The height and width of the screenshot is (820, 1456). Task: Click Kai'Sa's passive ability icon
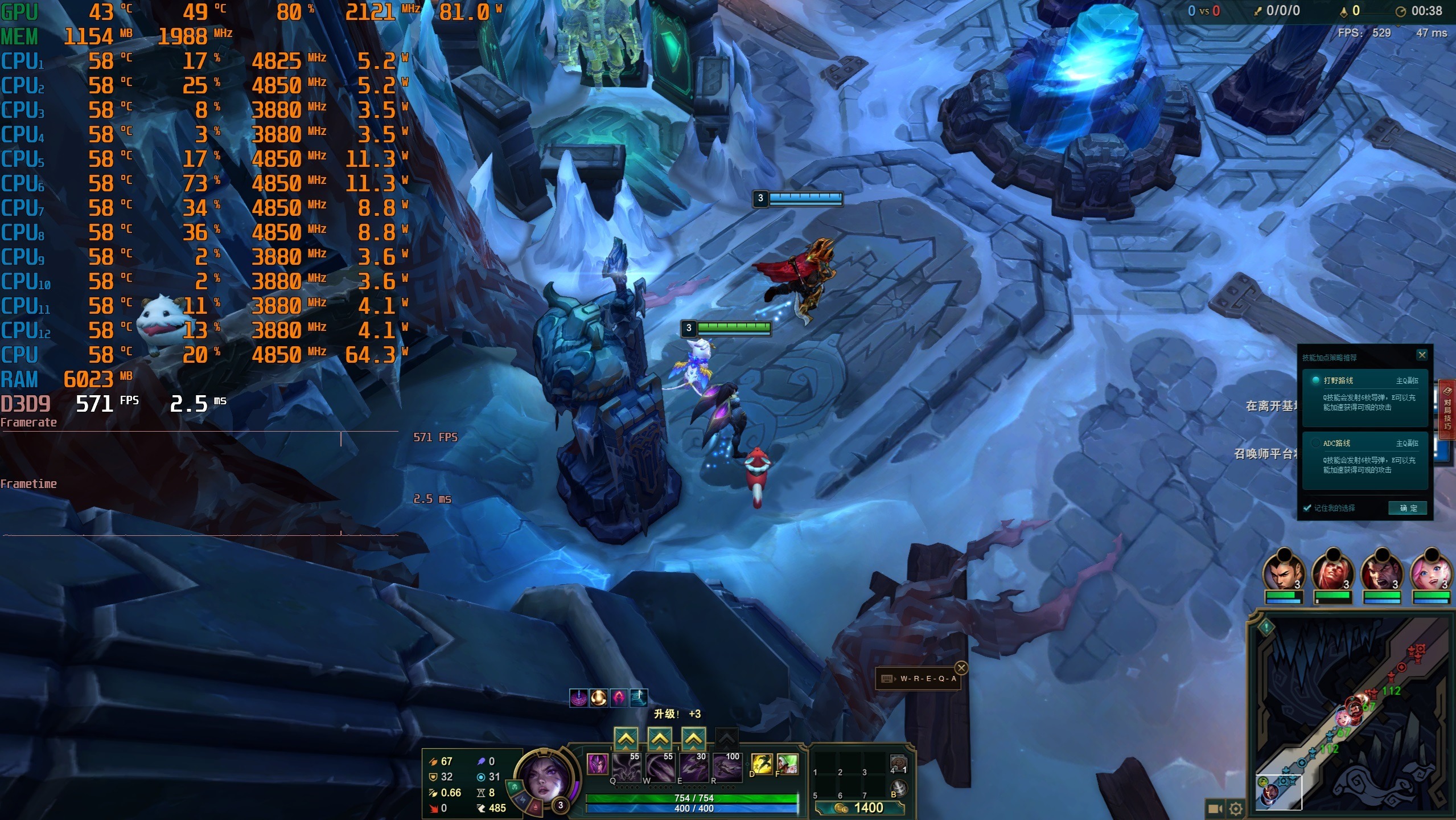click(597, 764)
